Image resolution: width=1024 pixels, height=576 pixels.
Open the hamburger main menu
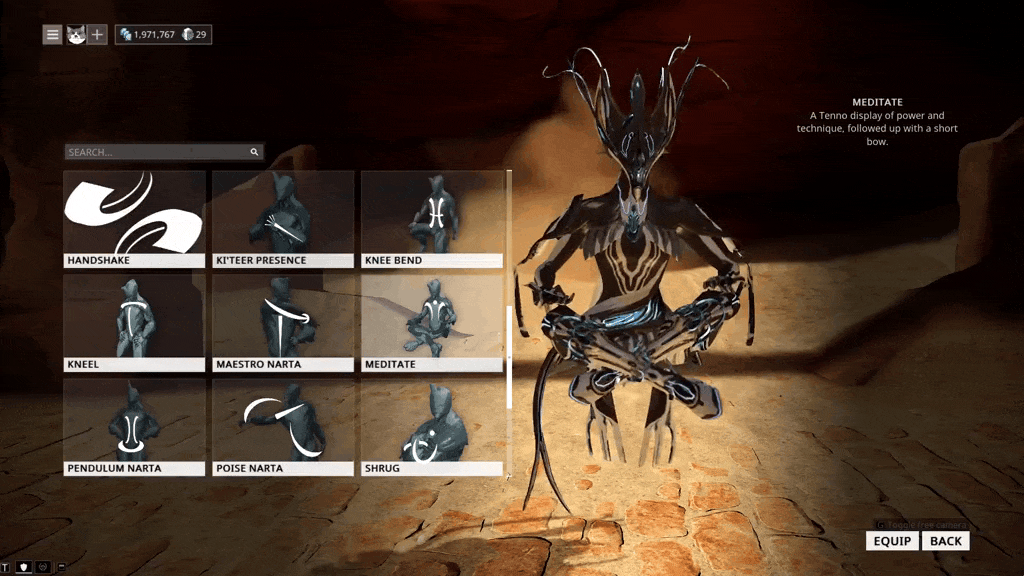(x=52, y=35)
